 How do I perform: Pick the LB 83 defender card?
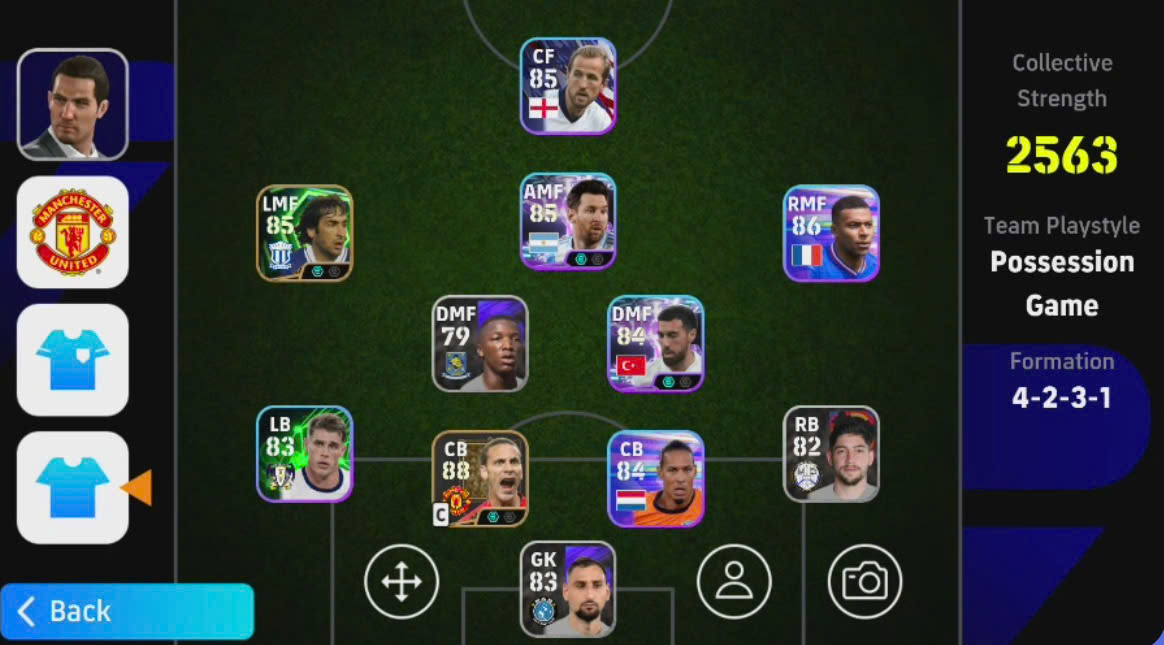coord(304,453)
